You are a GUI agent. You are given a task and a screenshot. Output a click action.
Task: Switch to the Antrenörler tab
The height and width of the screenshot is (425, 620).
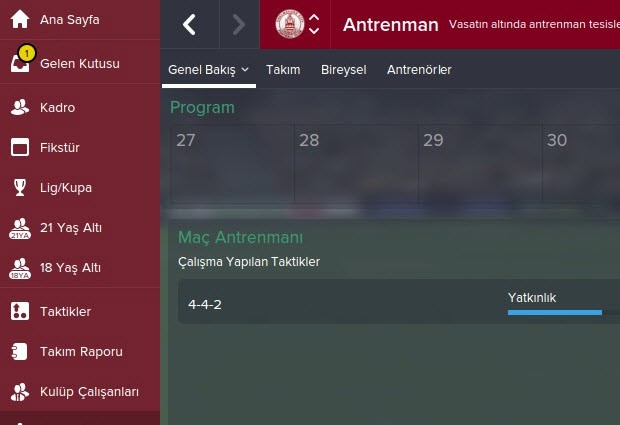point(419,69)
